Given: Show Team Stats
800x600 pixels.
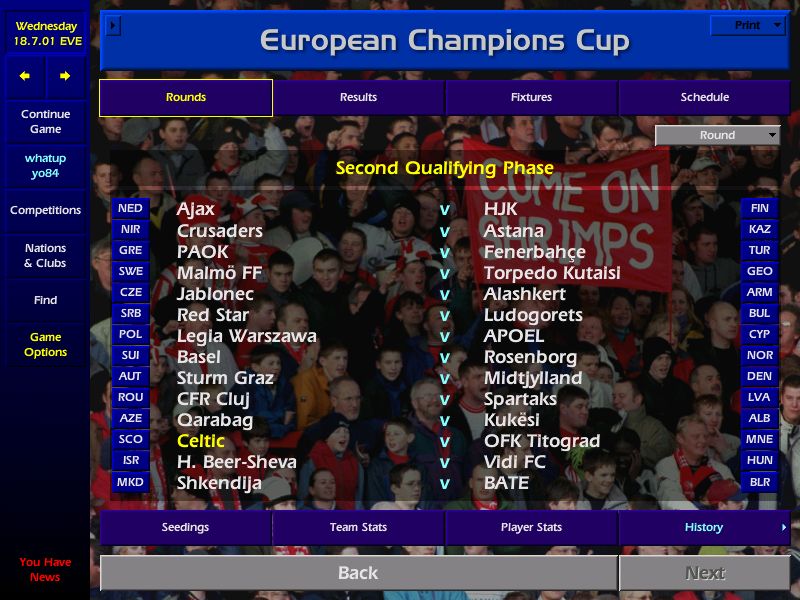Looking at the screenshot, I should pos(358,527).
